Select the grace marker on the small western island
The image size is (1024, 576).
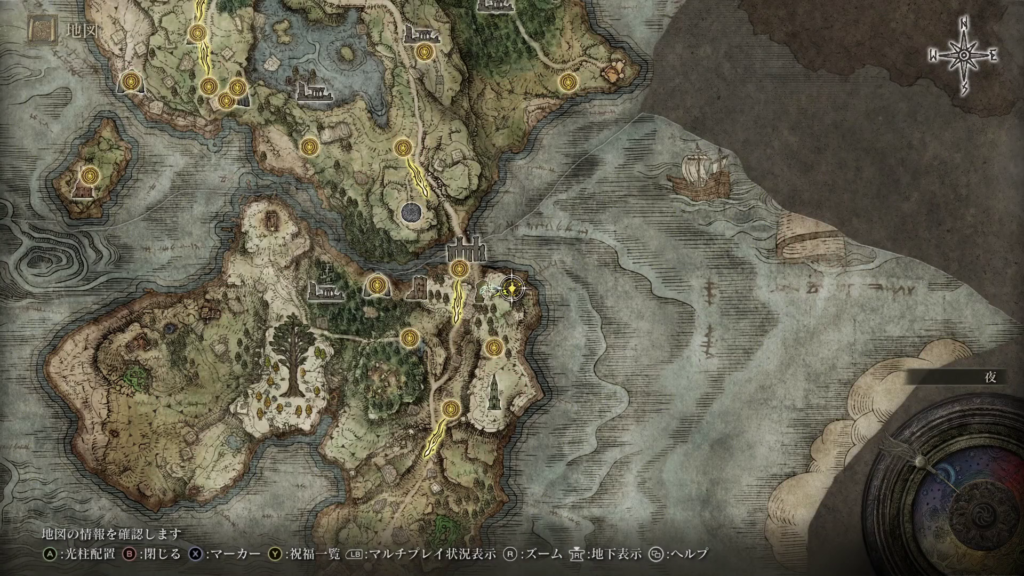91,175
